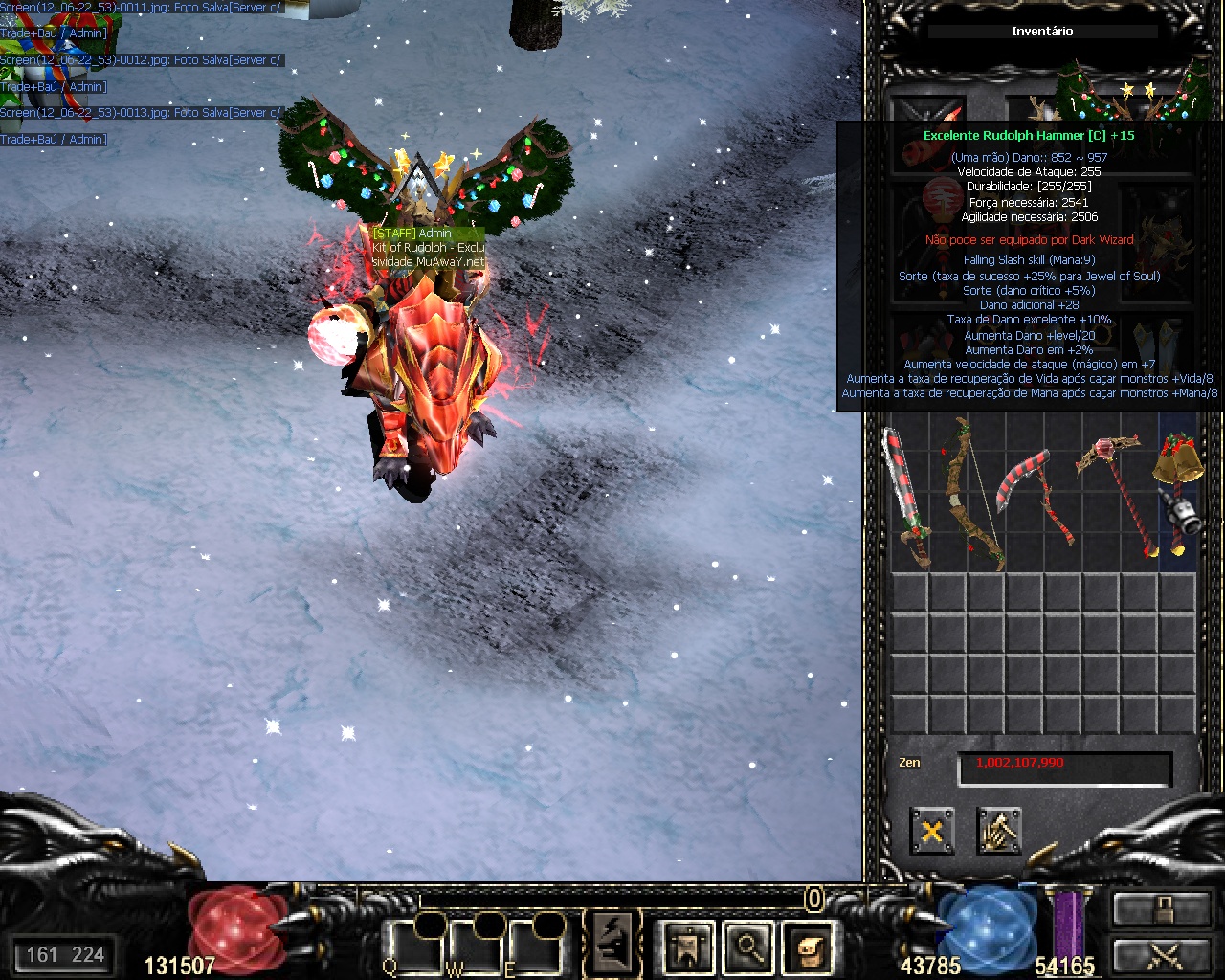Open the magnifying glass button
The height and width of the screenshot is (980, 1225).
(x=747, y=947)
